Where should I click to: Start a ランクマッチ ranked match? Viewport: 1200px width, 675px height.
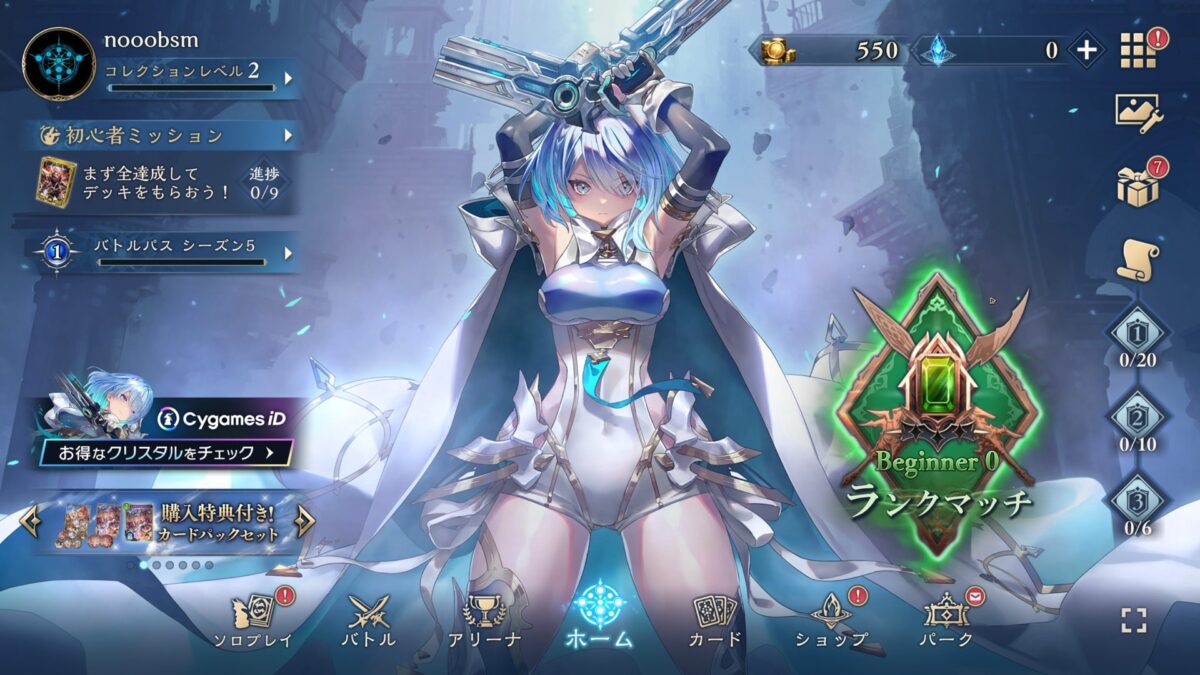pyautogui.click(x=938, y=420)
